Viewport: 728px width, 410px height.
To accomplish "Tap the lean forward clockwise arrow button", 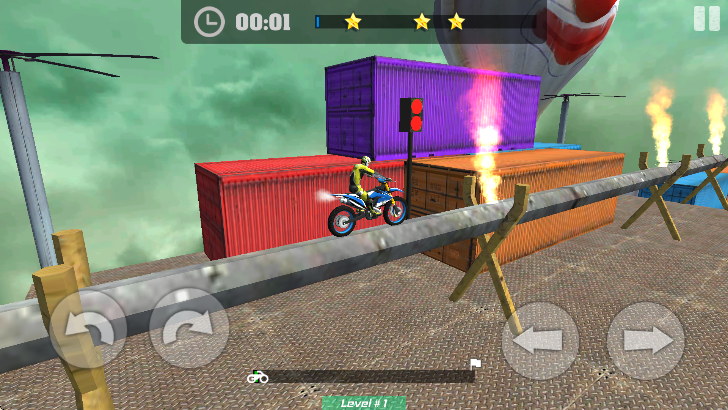I will pyautogui.click(x=189, y=328).
